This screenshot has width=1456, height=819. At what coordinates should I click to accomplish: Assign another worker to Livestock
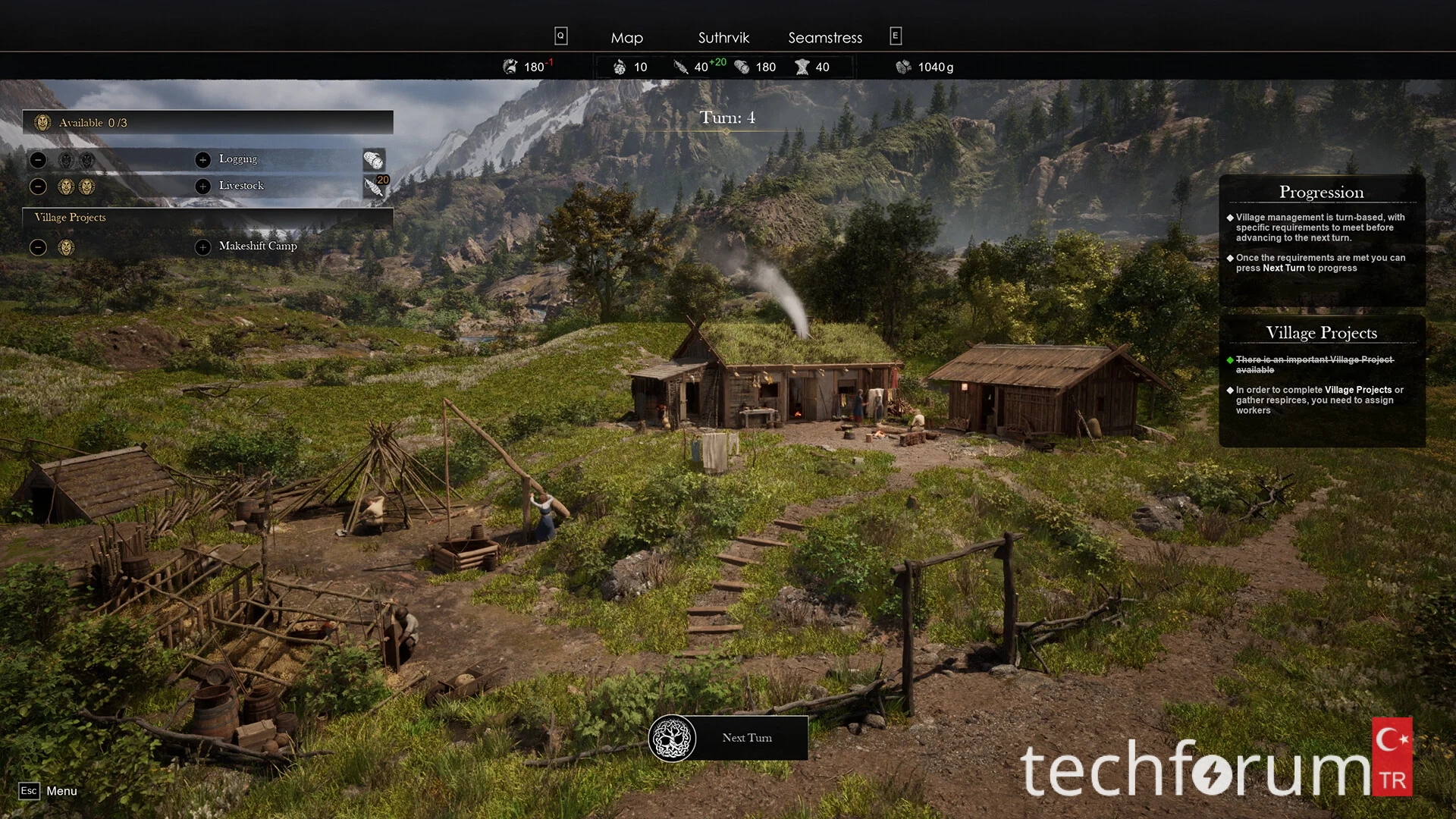[x=202, y=187]
